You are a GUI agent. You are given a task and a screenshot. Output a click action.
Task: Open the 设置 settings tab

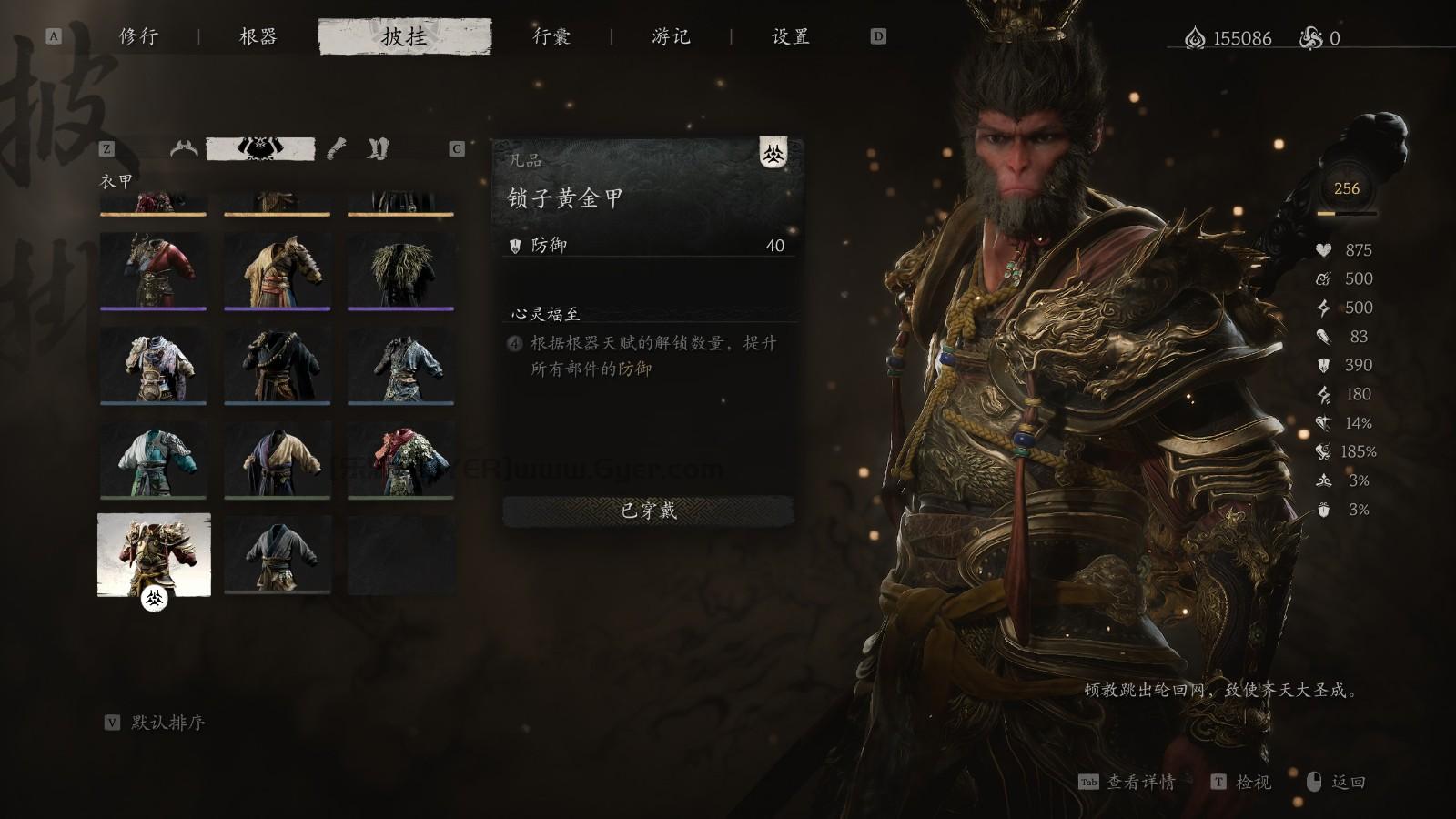(790, 36)
